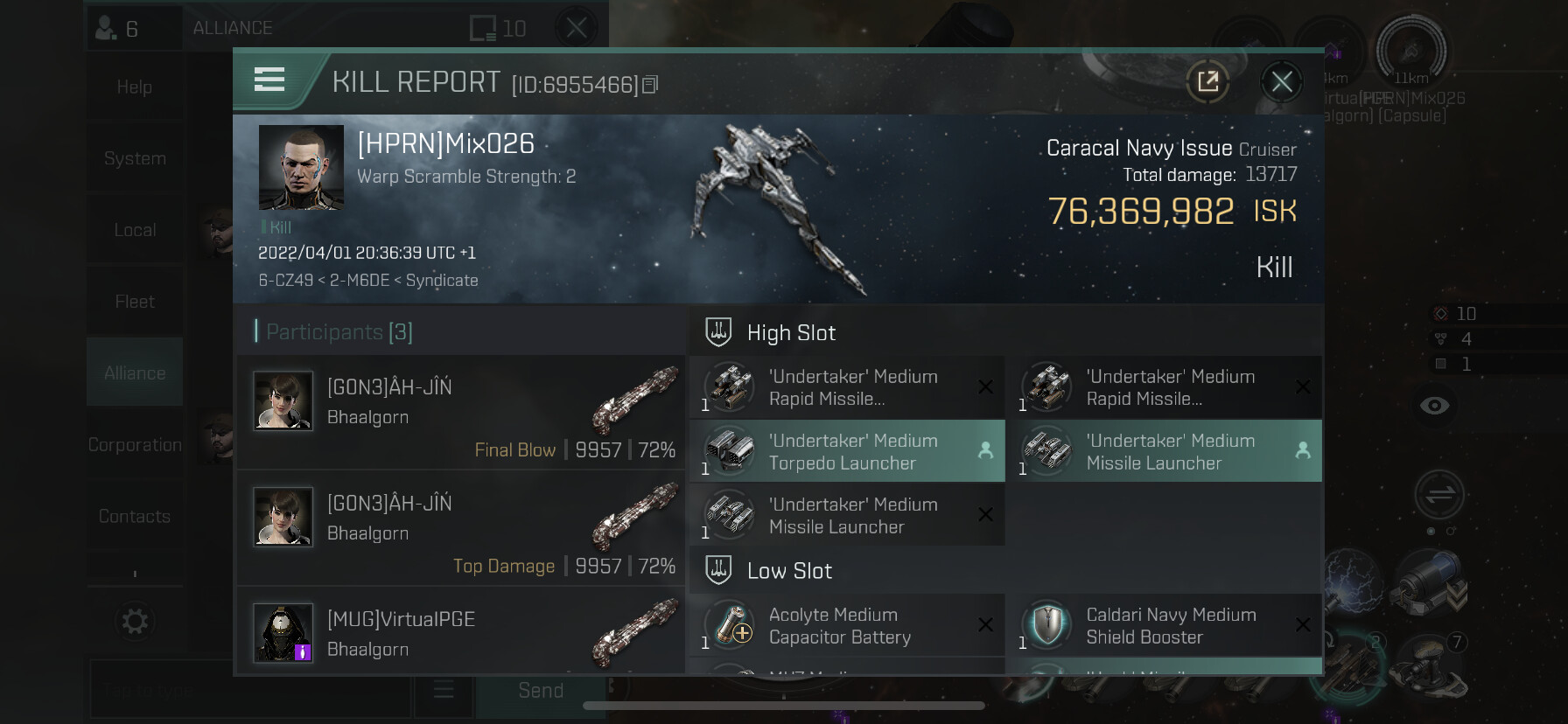
Task: Switch to the Corporation chat channel
Action: [x=135, y=445]
